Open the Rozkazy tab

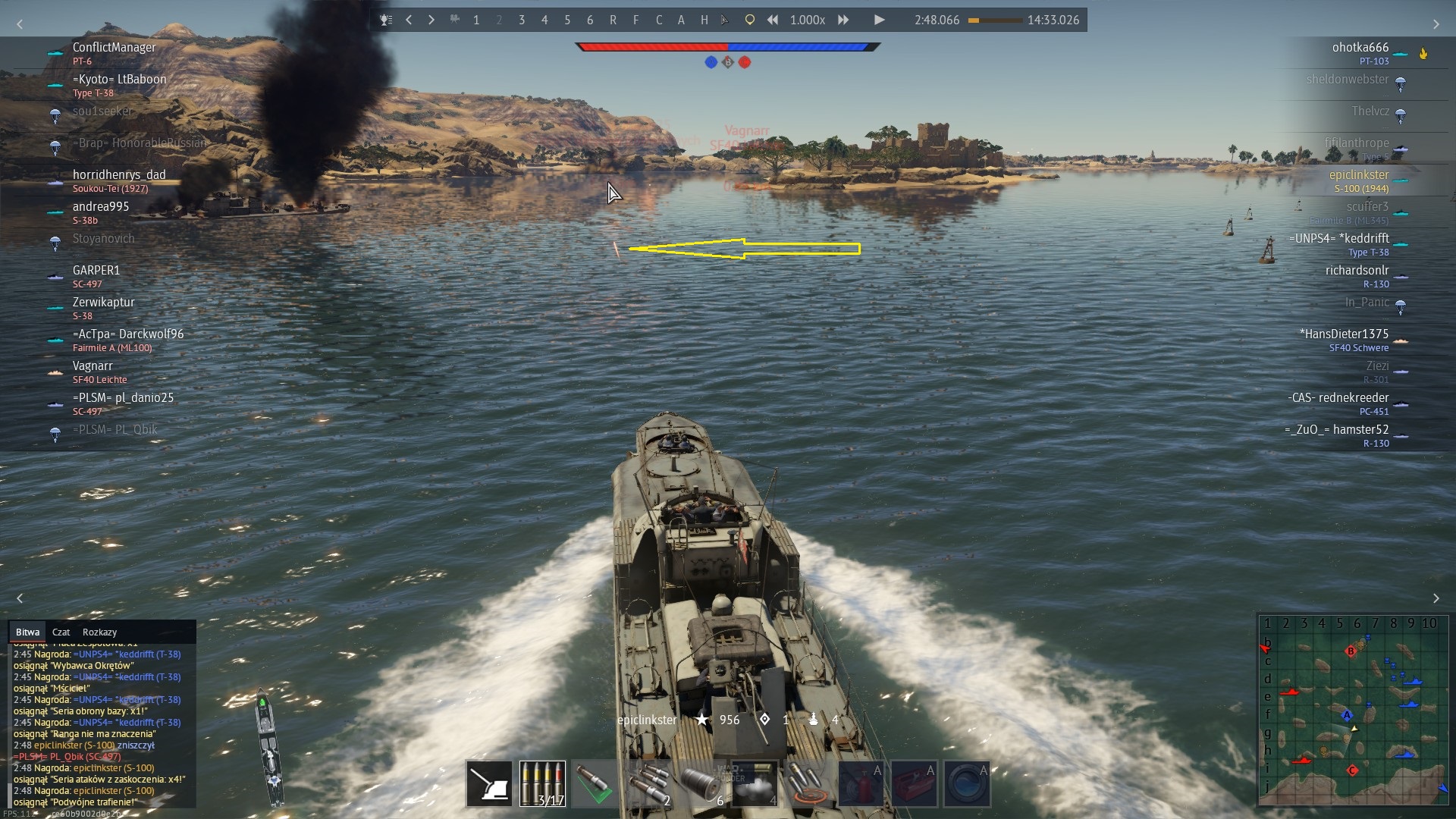point(99,632)
